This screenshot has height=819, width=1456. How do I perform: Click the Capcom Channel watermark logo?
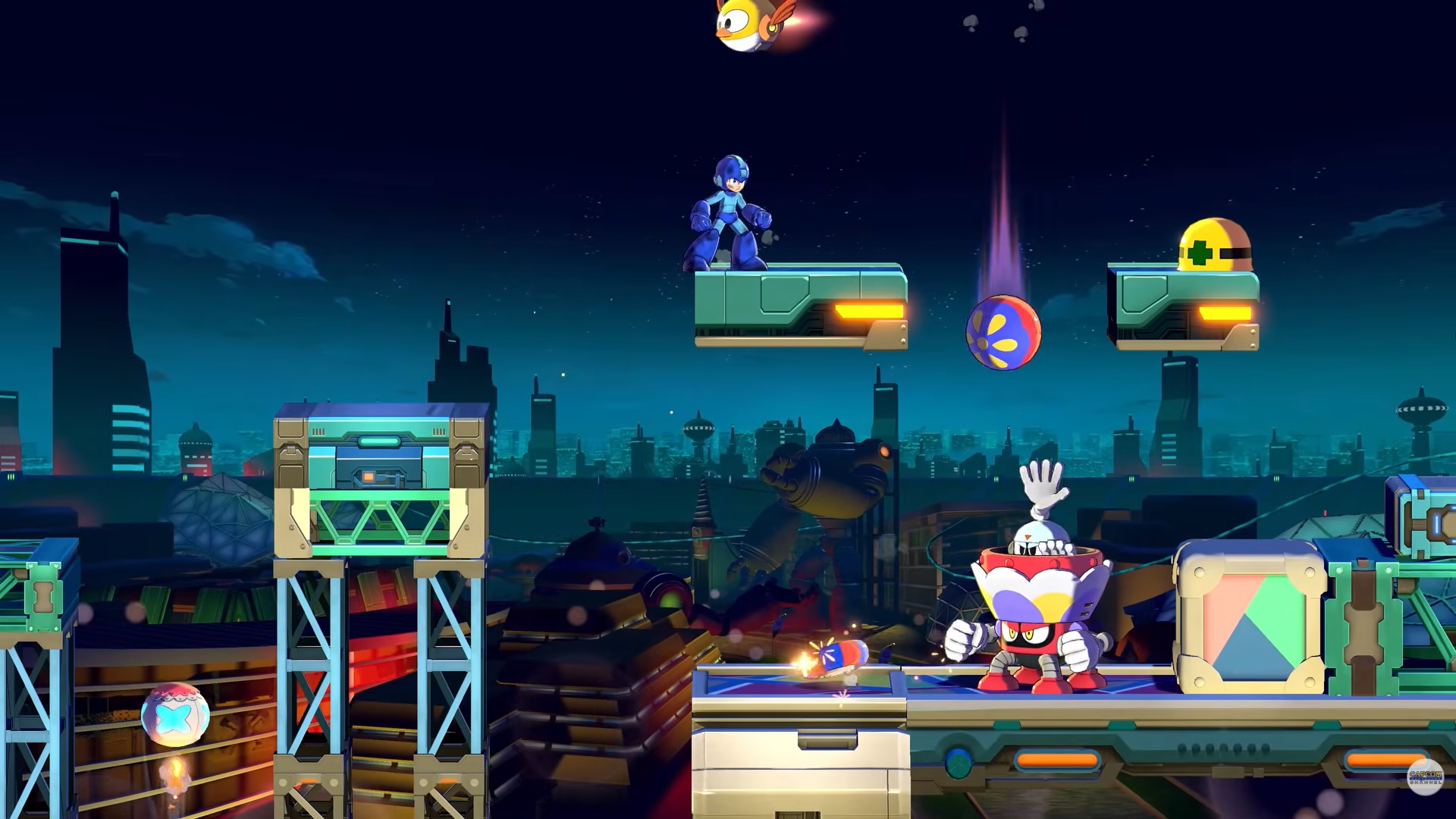point(1425,777)
